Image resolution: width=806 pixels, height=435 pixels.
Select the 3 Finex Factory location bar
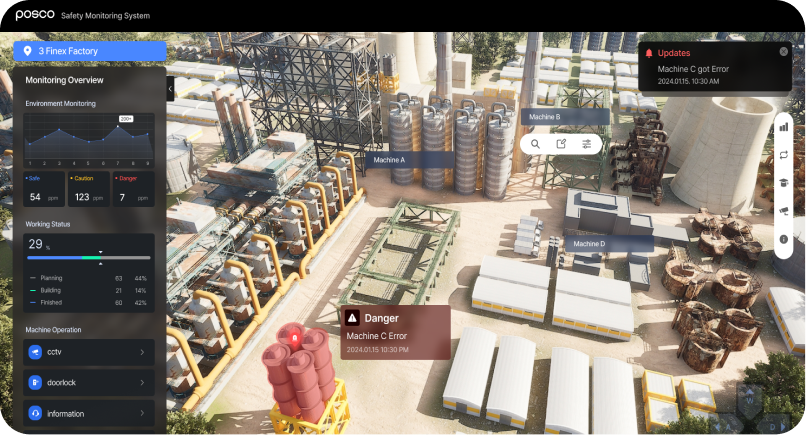[89, 50]
